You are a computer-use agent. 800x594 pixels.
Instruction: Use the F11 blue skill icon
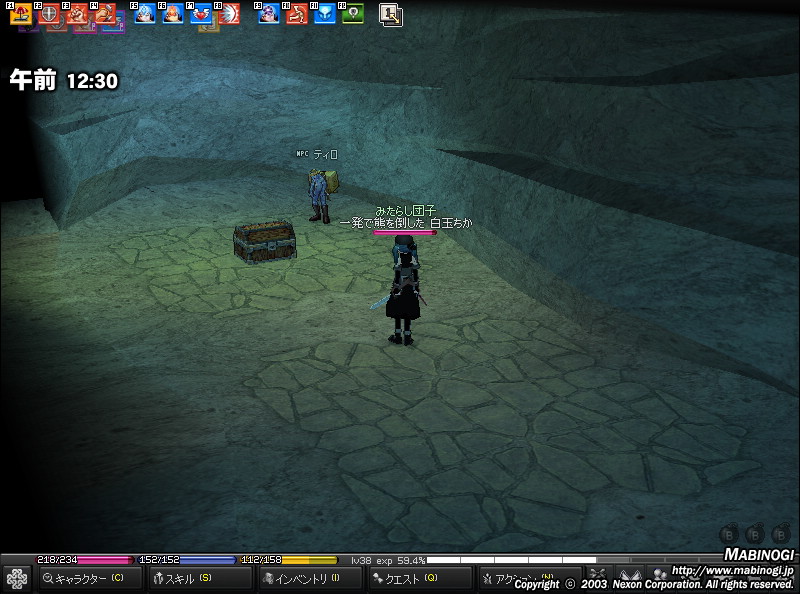pyautogui.click(x=325, y=14)
